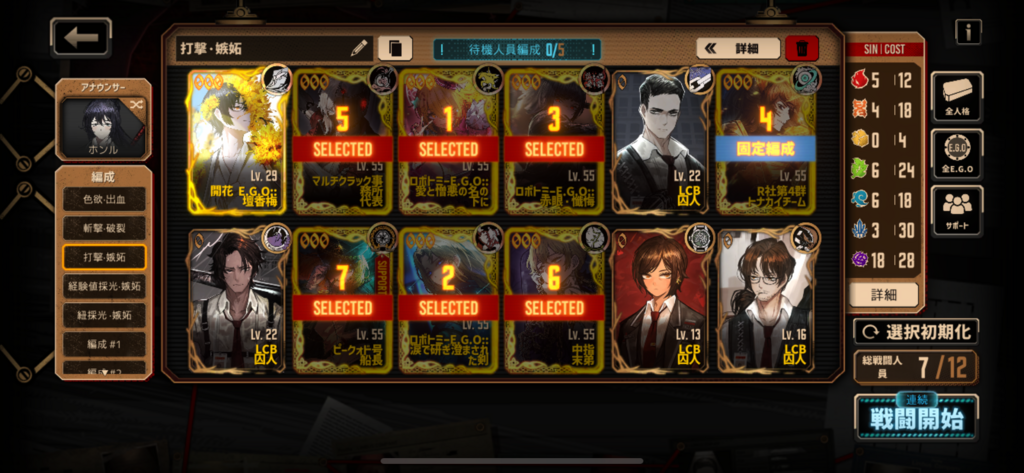The image size is (1024, 473).
Task: Open the info button in the corner
Action: (967, 32)
